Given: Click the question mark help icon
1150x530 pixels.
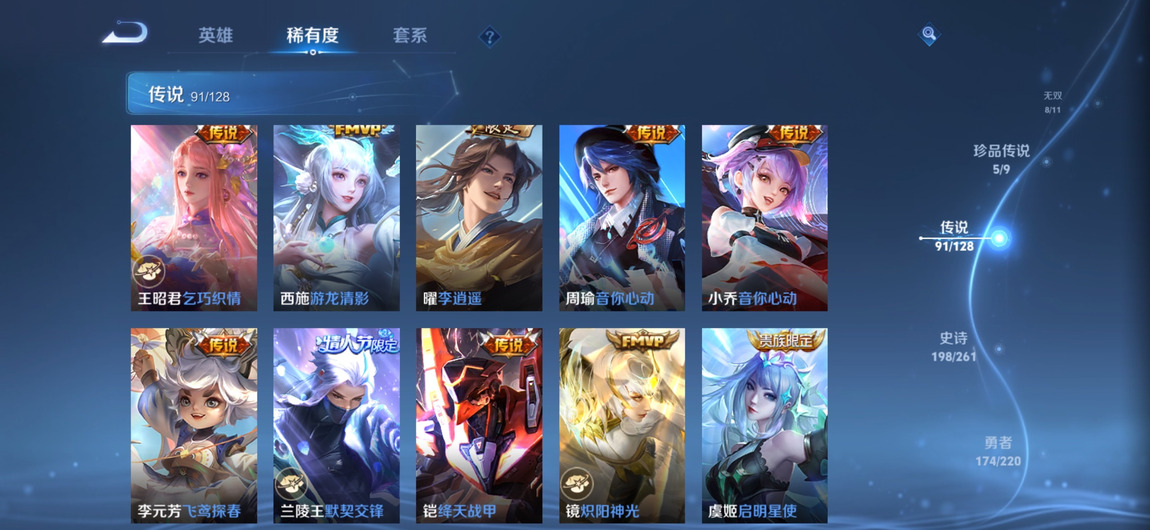Looking at the screenshot, I should point(489,37).
